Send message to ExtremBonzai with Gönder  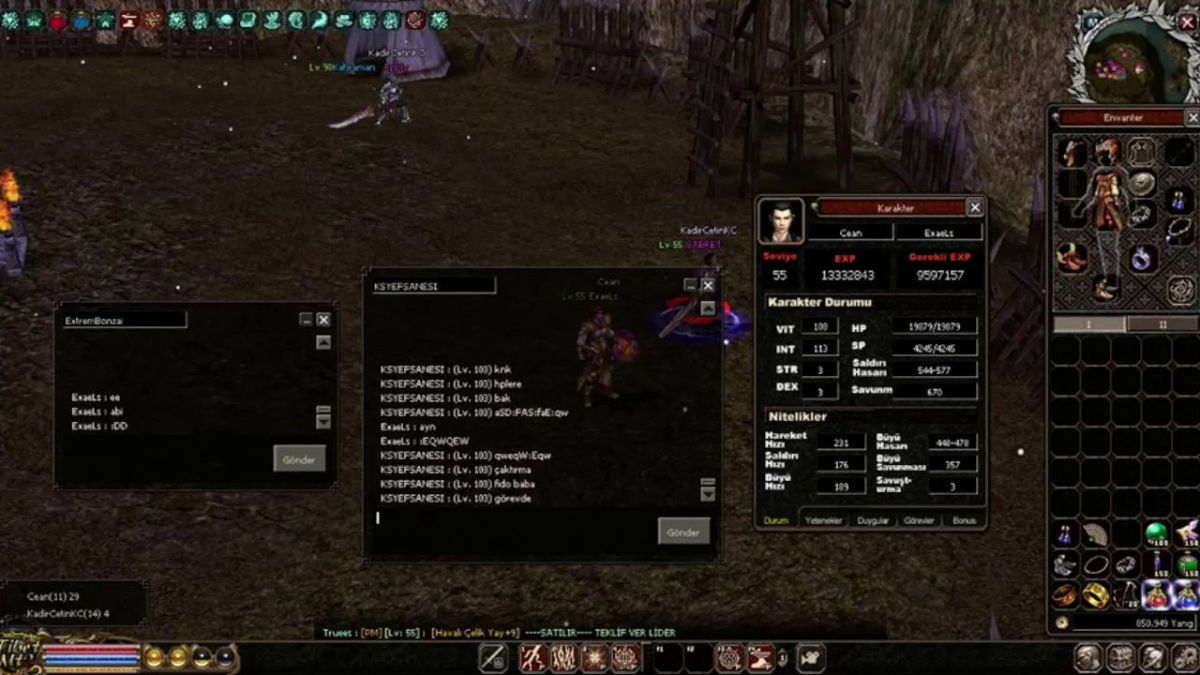point(299,458)
